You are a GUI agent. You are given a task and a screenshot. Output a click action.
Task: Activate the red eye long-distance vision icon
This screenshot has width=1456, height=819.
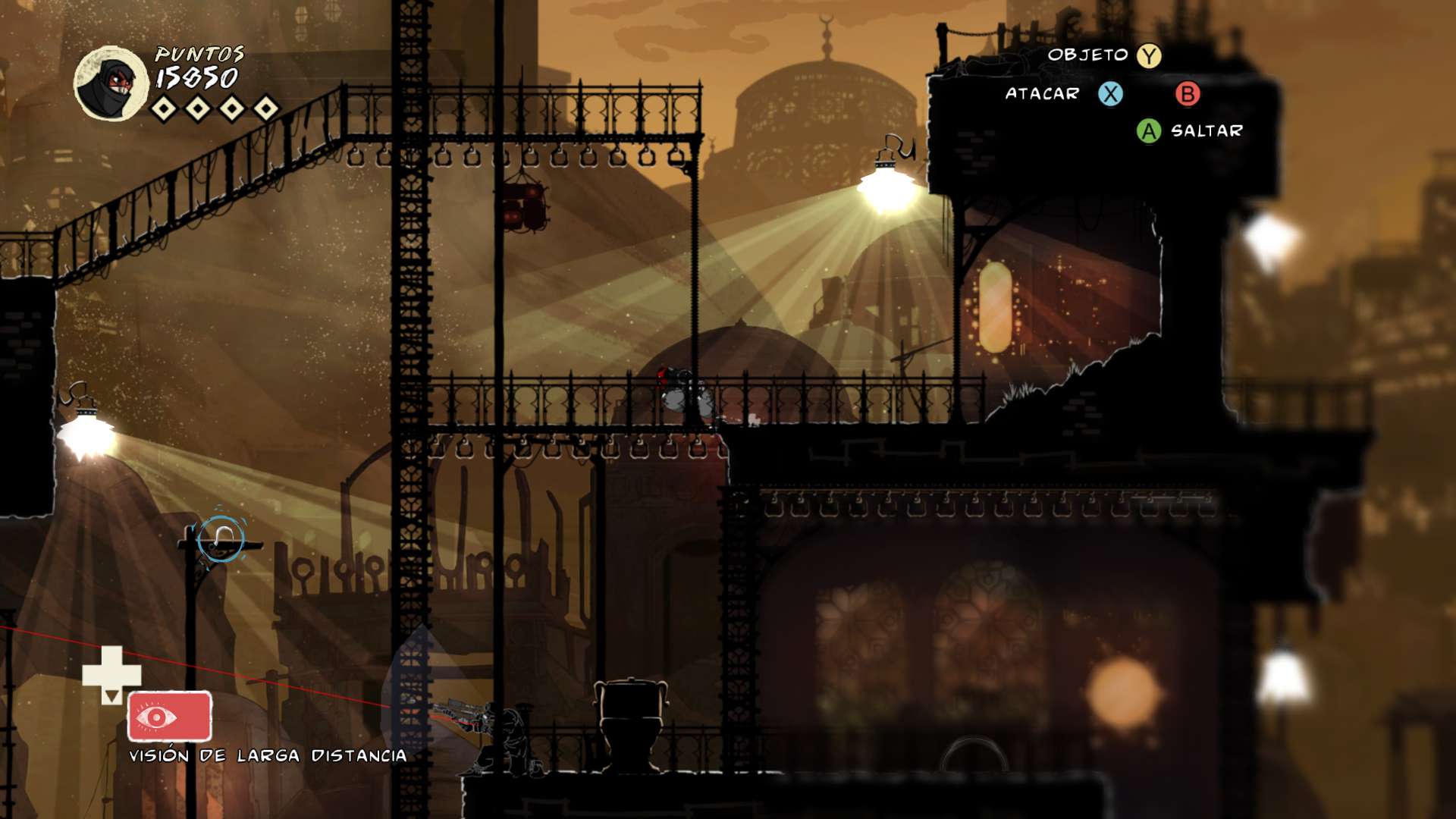pyautogui.click(x=169, y=716)
